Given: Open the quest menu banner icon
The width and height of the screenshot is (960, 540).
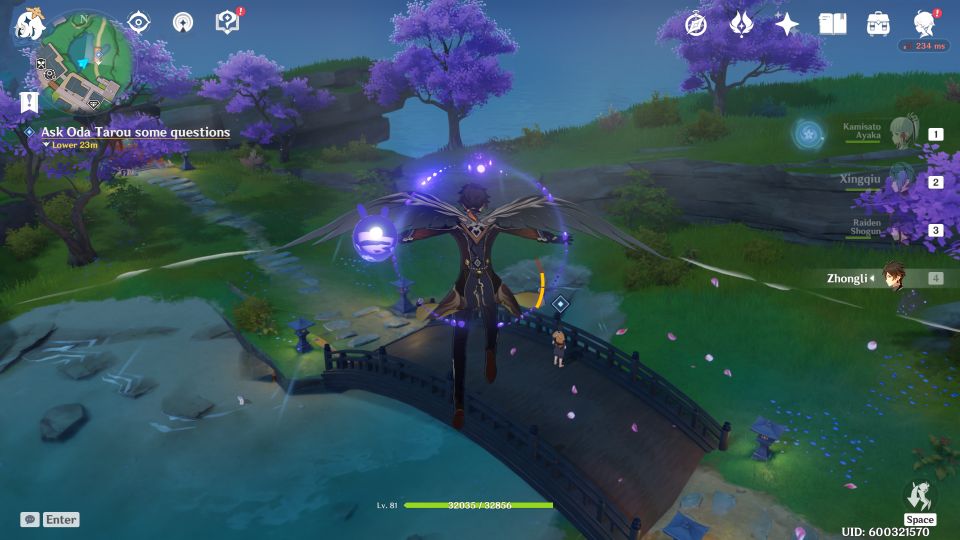Looking at the screenshot, I should click(x=28, y=101).
